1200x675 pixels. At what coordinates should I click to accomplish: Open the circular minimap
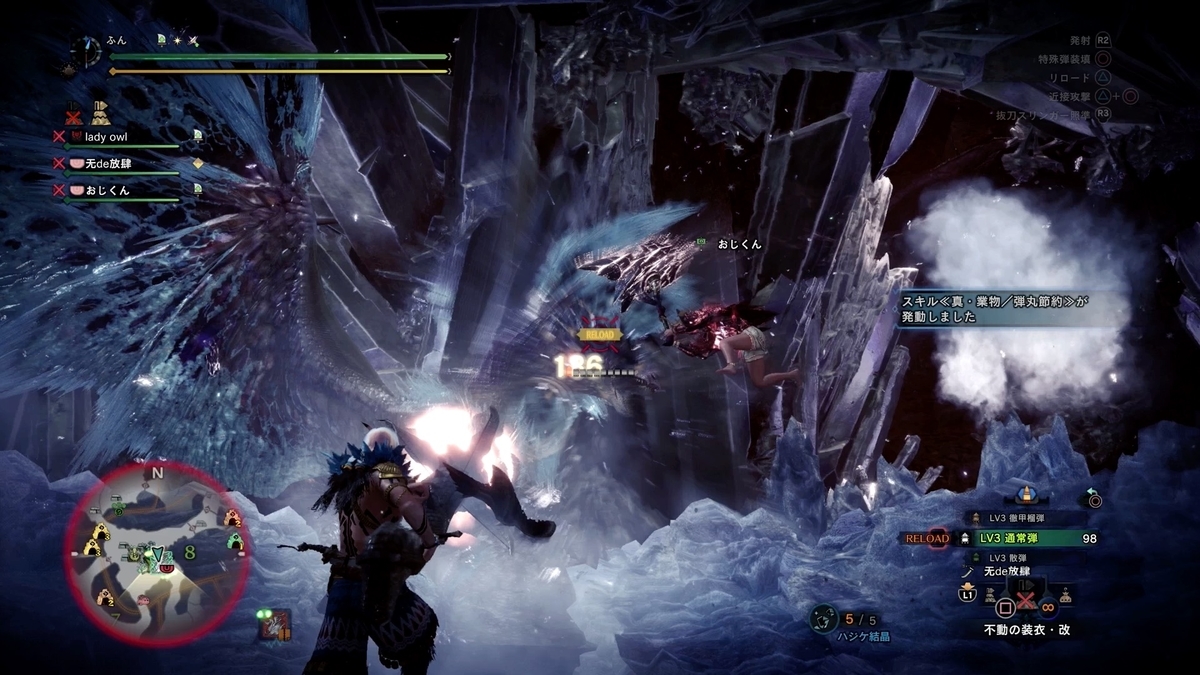pyautogui.click(x=158, y=552)
